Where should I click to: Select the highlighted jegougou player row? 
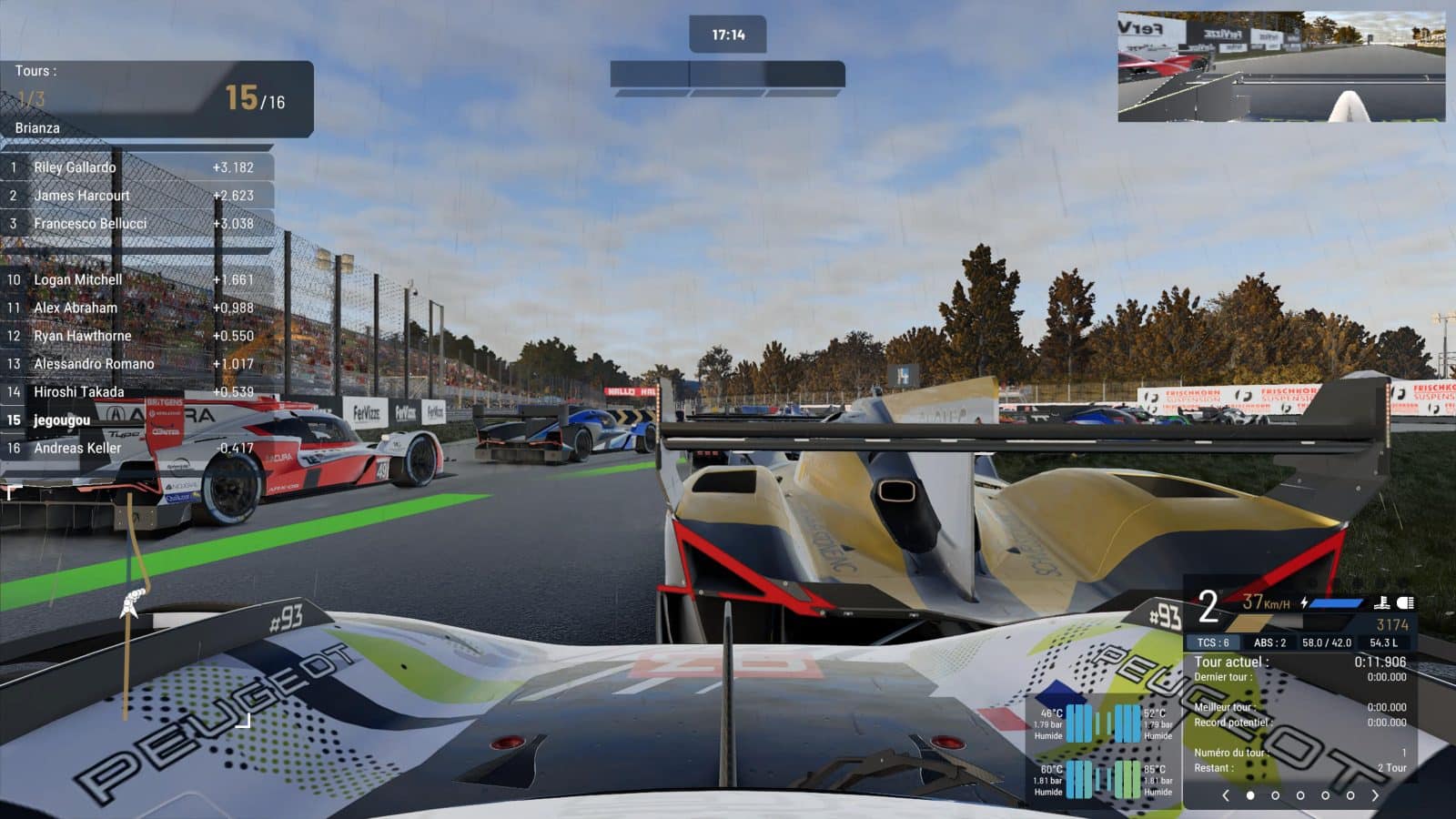[x=136, y=420]
